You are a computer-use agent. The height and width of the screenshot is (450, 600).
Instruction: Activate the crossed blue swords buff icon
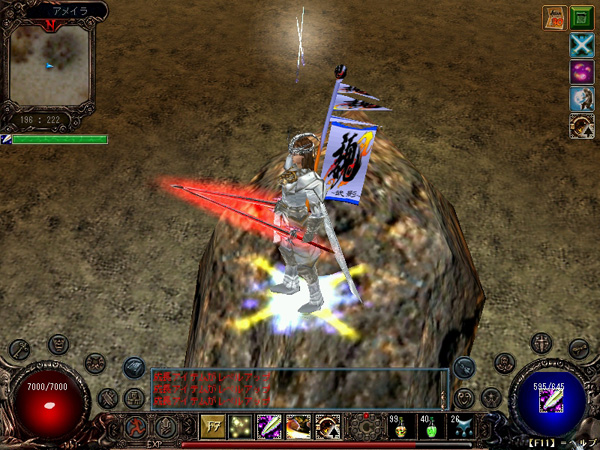coord(582,45)
